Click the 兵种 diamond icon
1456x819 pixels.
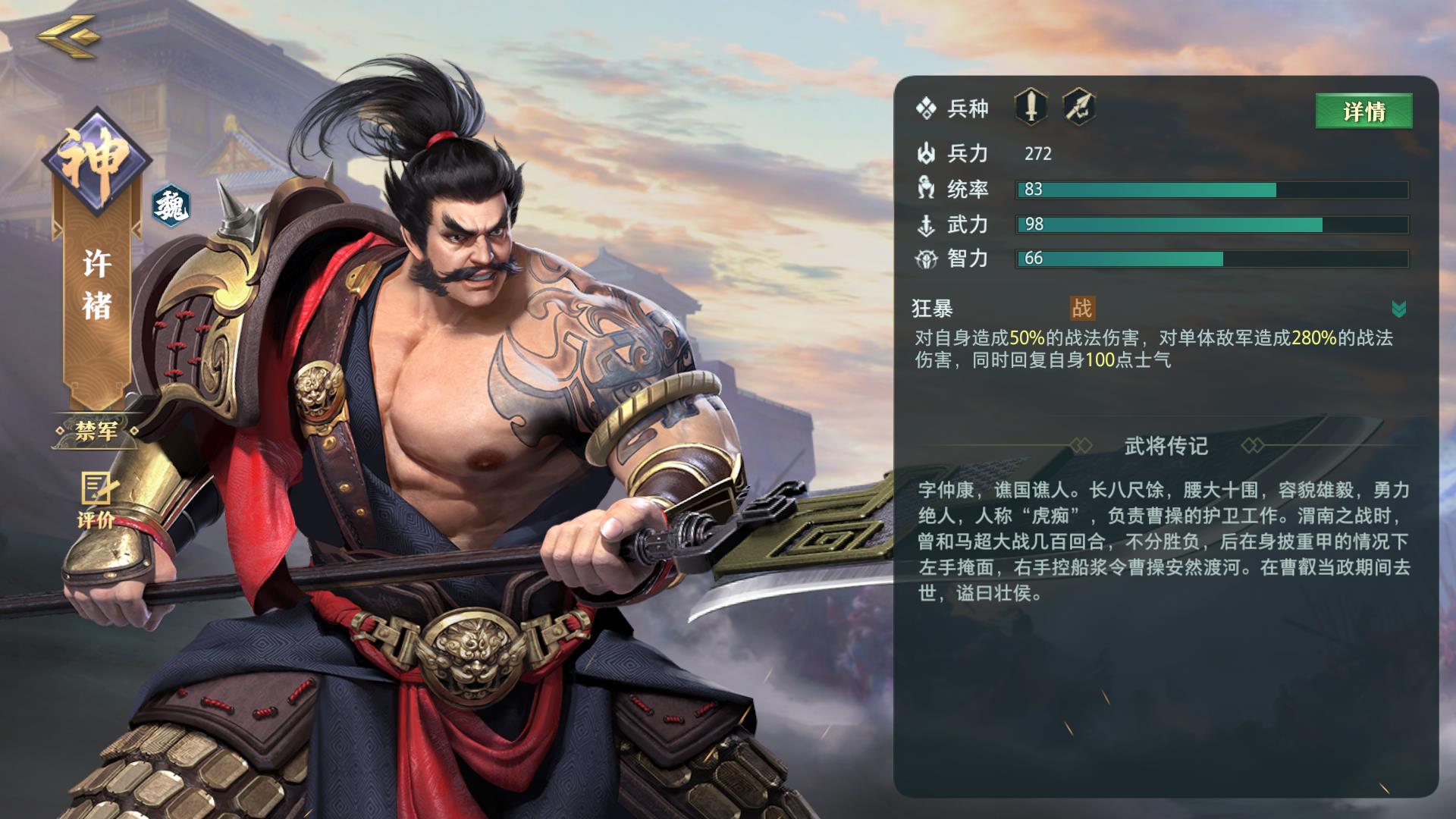click(x=927, y=108)
